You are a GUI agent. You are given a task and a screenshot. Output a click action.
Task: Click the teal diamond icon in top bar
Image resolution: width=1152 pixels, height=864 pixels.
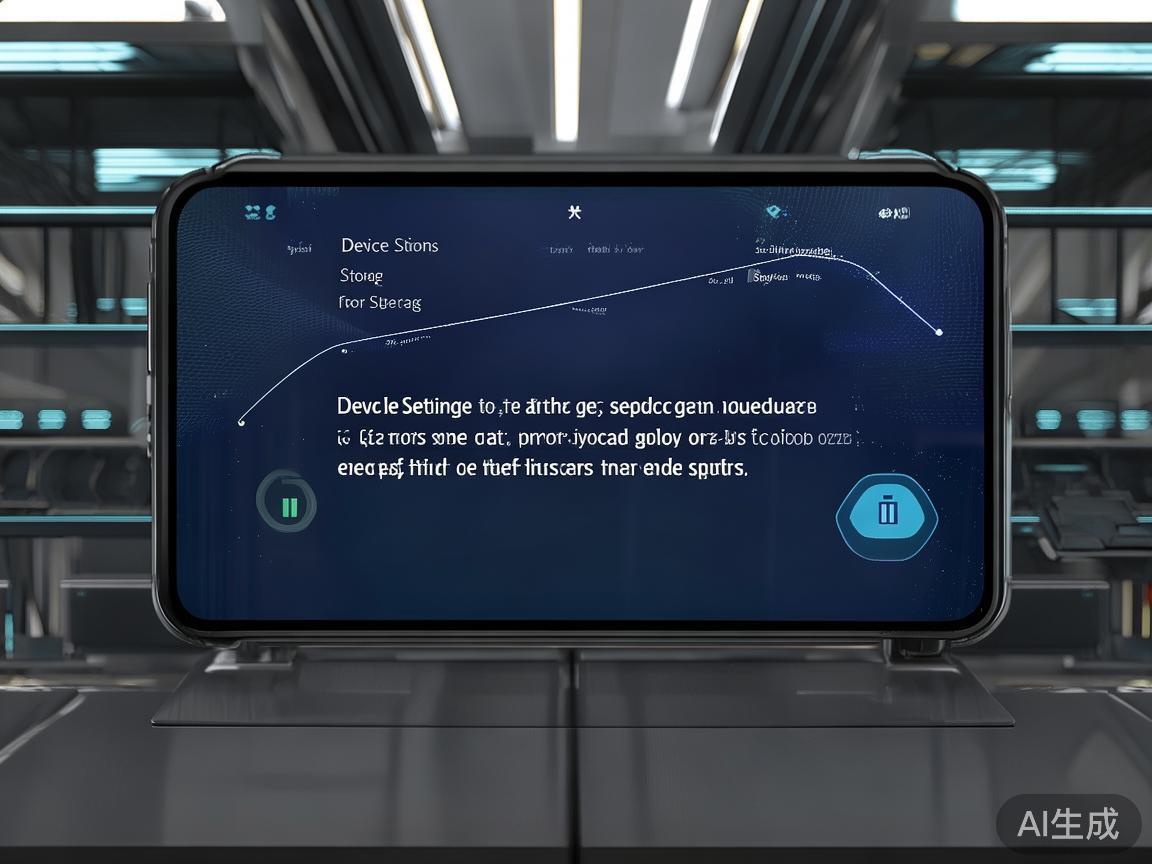(774, 212)
